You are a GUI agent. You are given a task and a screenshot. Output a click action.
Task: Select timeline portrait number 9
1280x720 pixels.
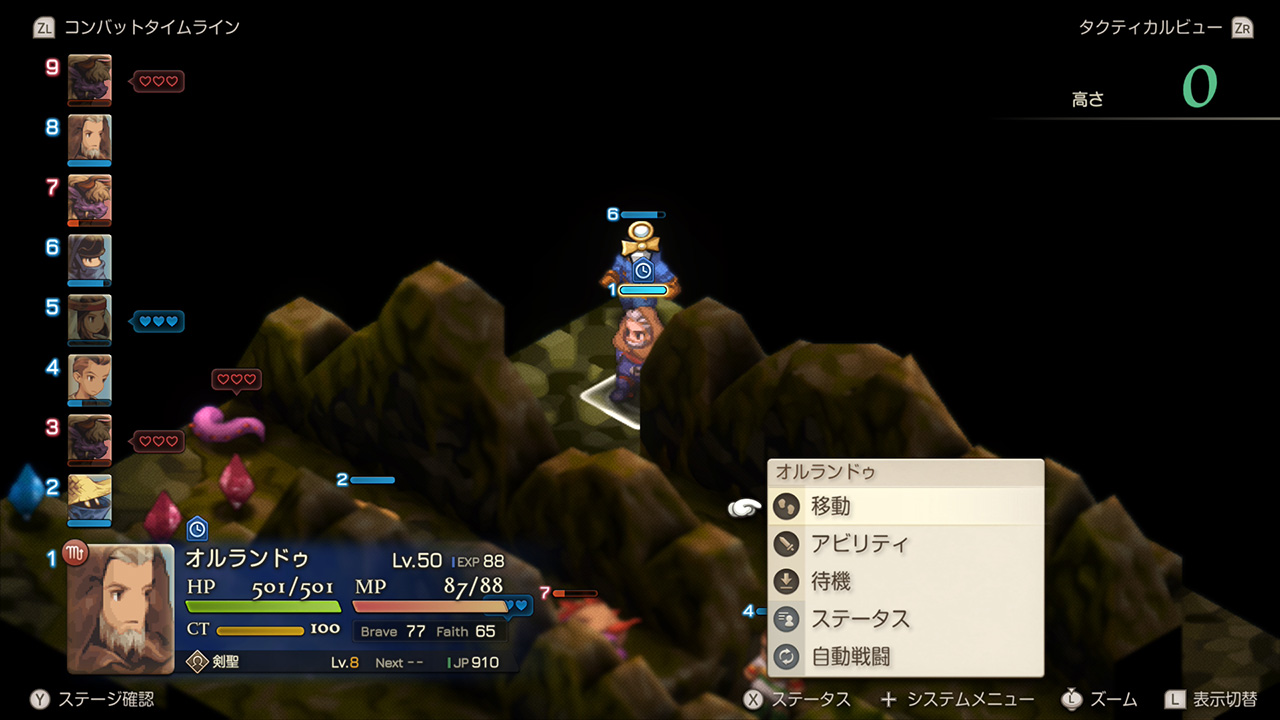[x=89, y=78]
